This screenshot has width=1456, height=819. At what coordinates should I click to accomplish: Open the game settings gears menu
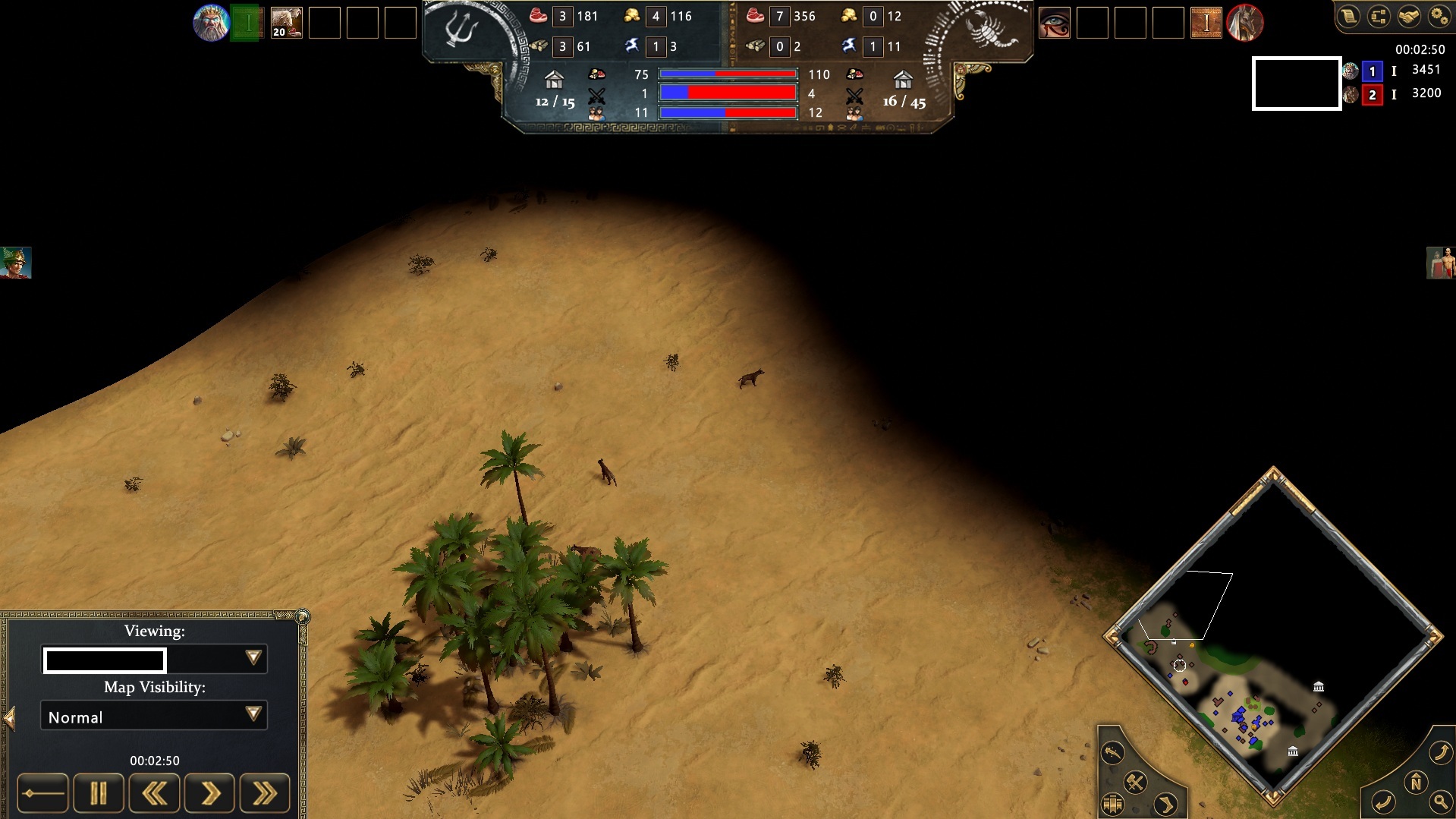1439,17
